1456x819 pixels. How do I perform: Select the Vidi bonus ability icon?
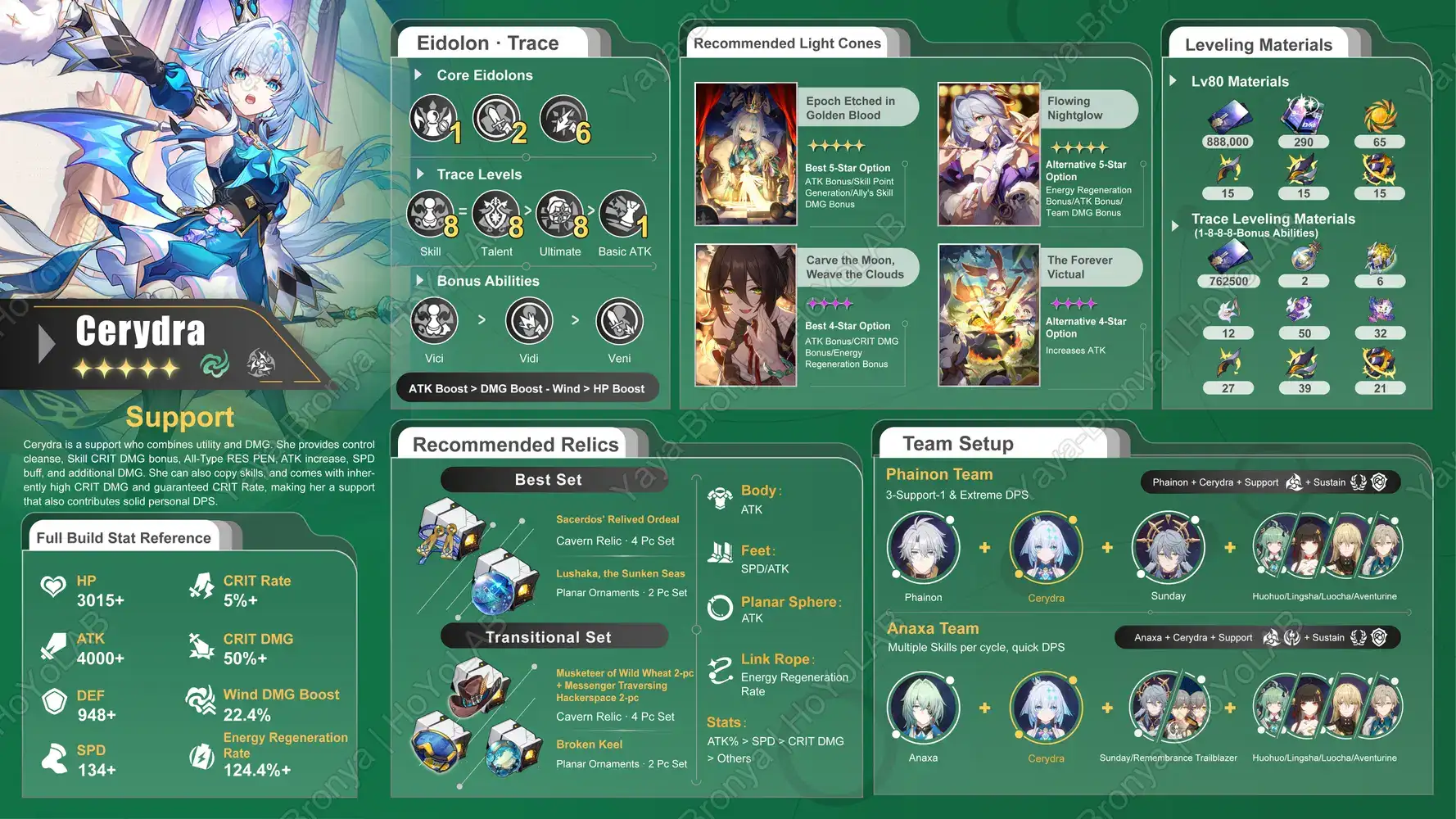(529, 321)
